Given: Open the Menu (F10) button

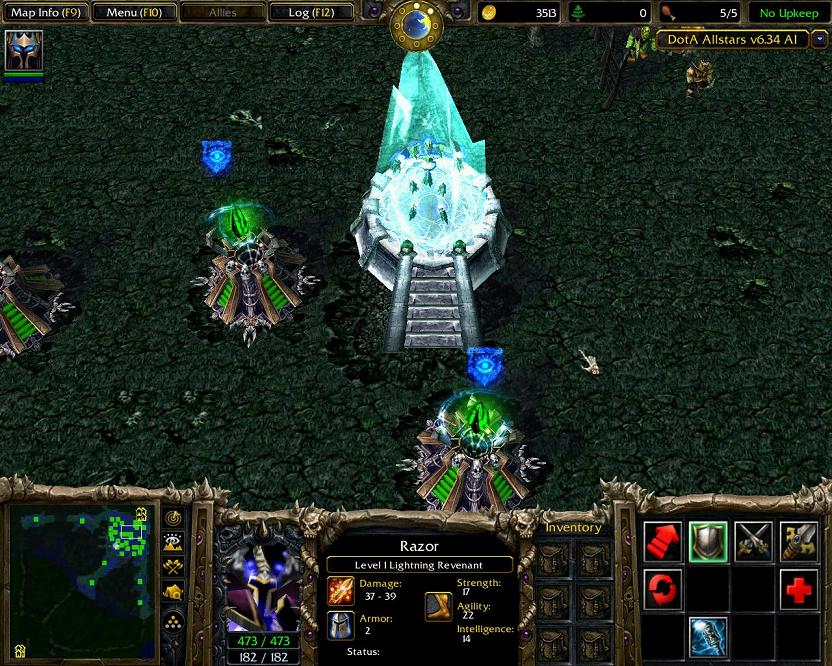Looking at the screenshot, I should point(133,13).
